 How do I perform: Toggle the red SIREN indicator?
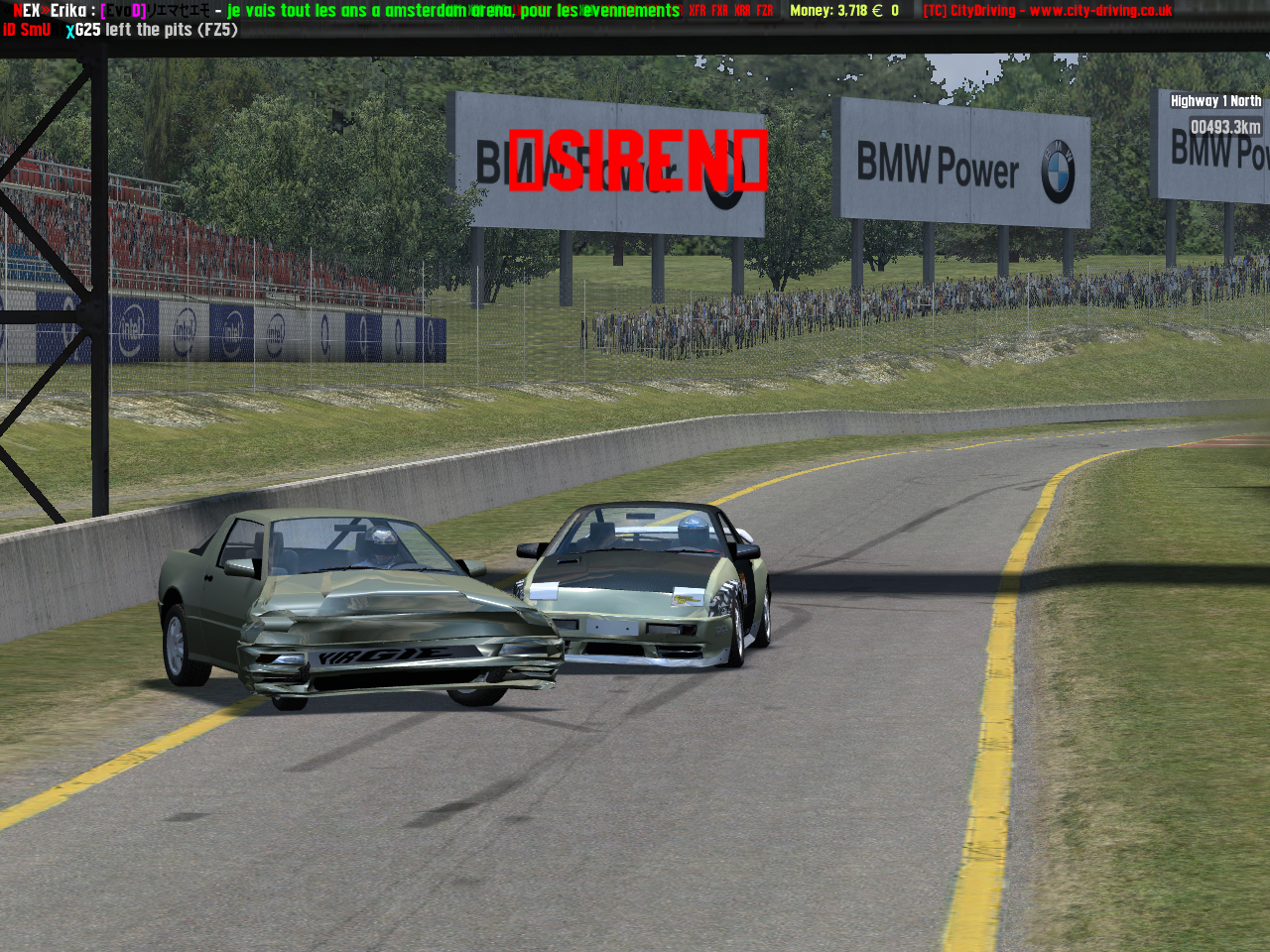(x=638, y=161)
